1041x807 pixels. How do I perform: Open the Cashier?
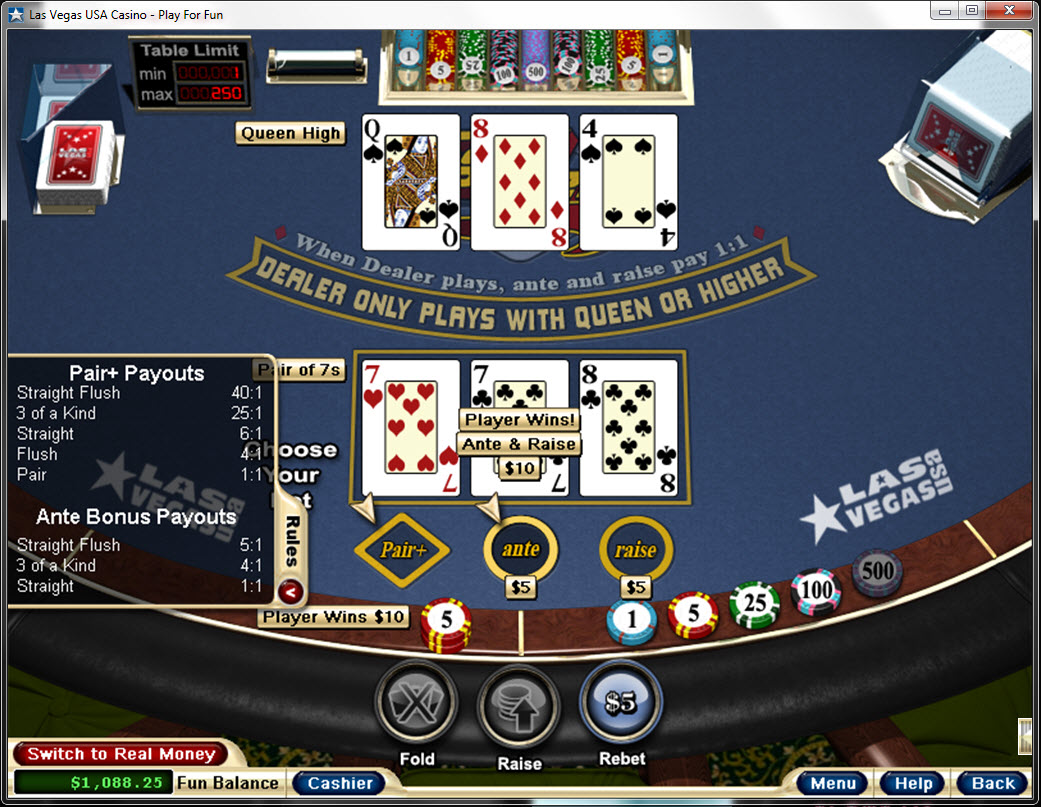340,783
